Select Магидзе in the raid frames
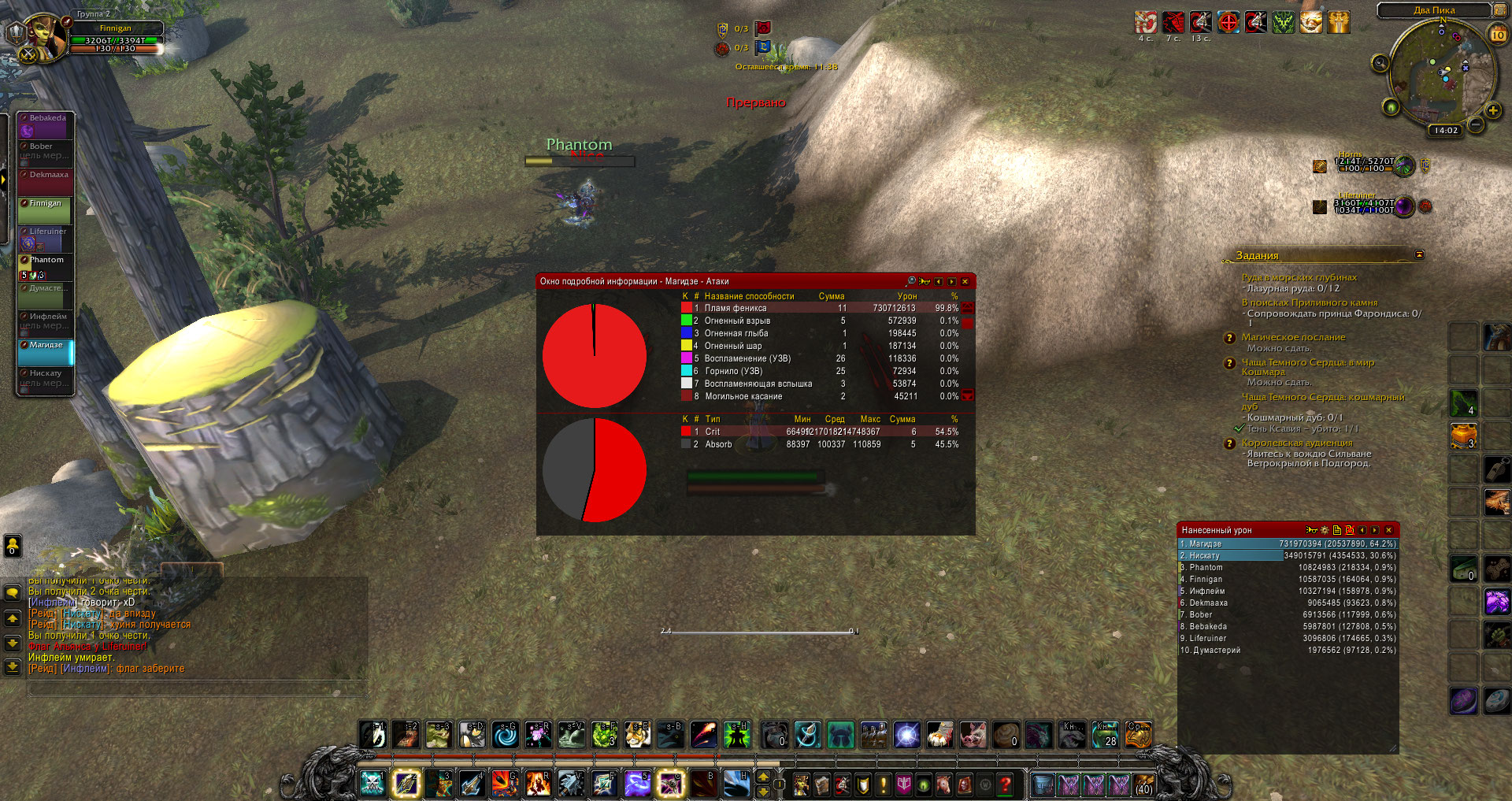 click(46, 351)
